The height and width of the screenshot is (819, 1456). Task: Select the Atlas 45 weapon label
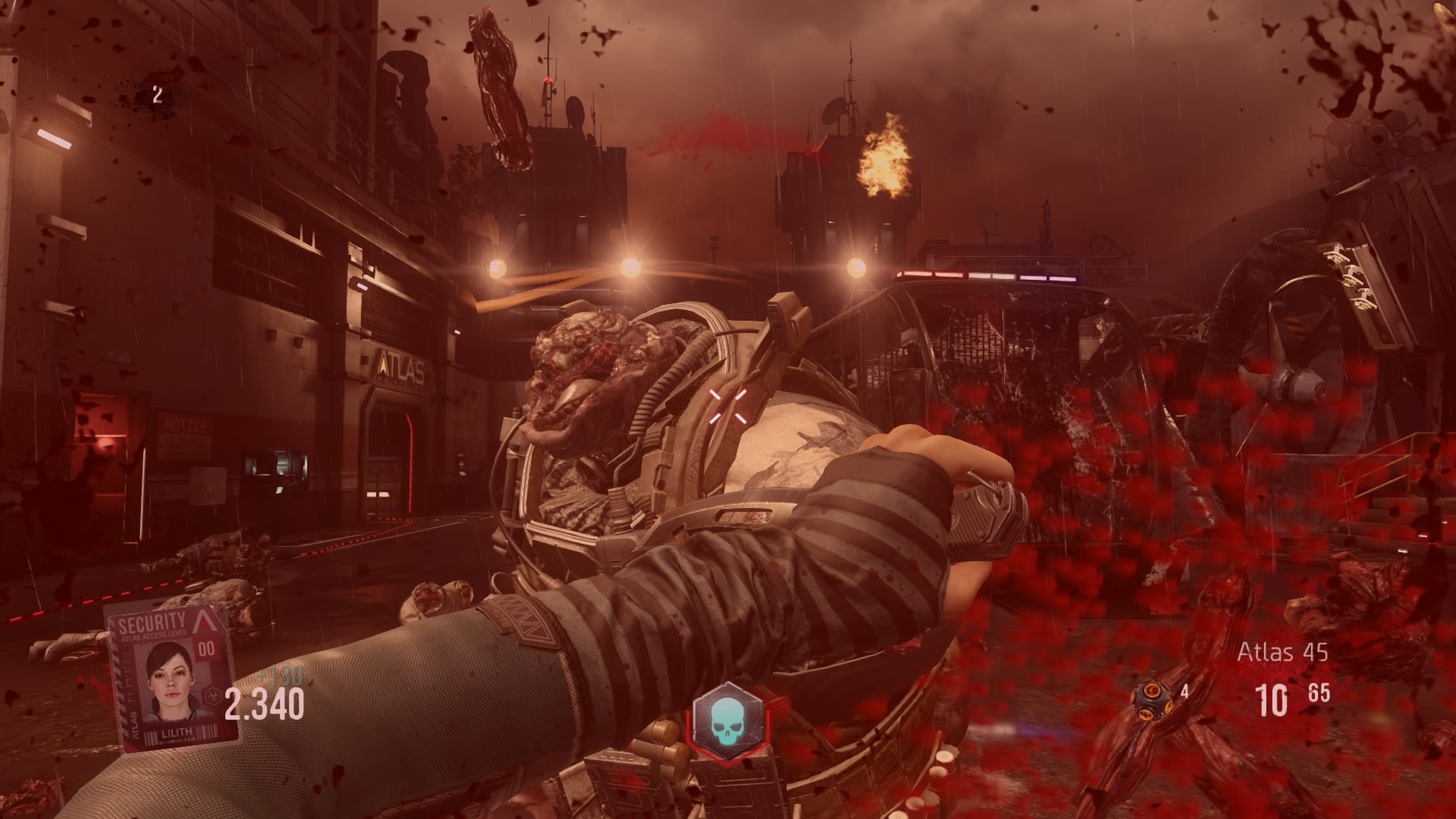pyautogui.click(x=1282, y=651)
